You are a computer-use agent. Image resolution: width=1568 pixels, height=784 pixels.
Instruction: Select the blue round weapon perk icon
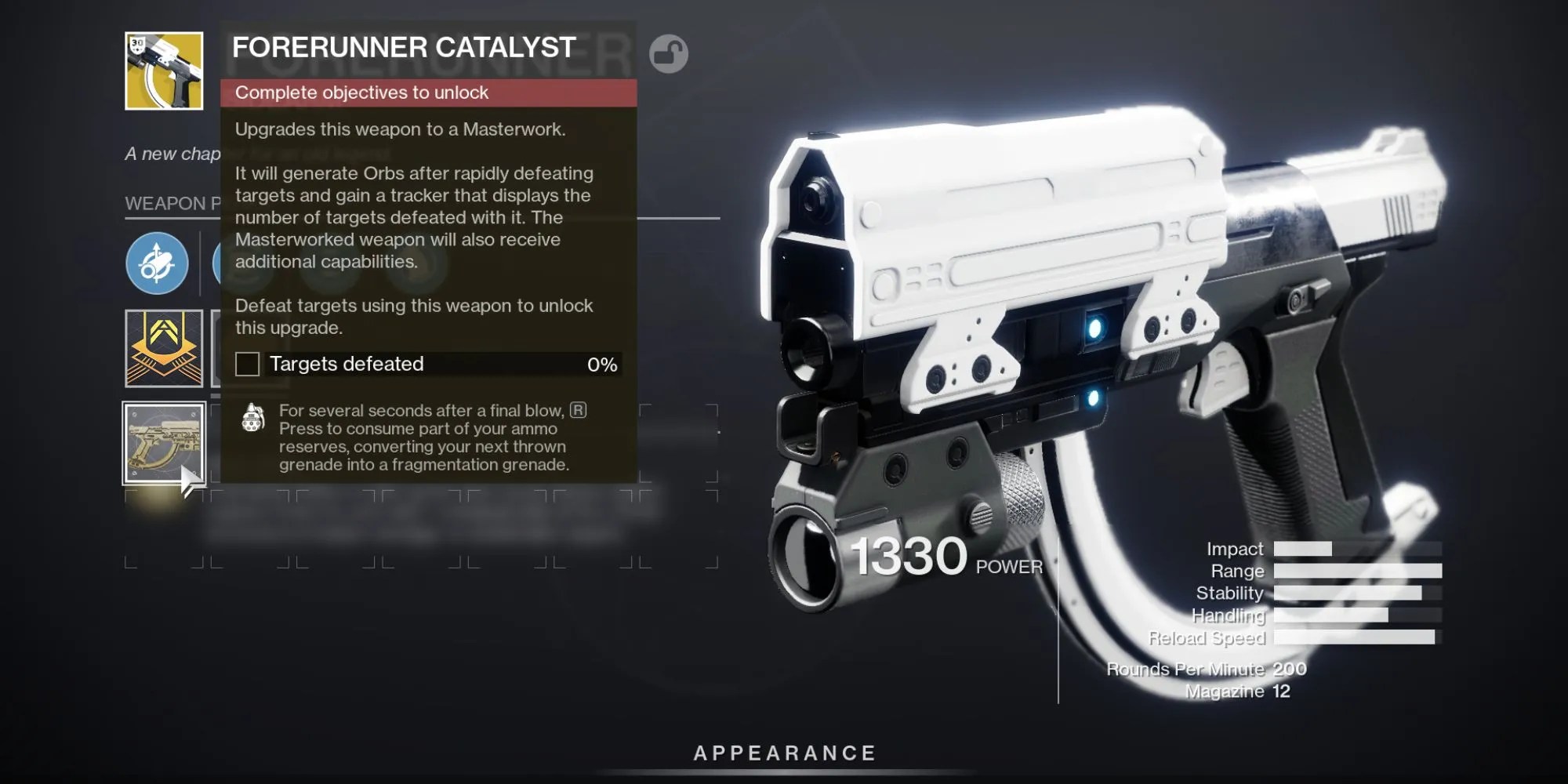157,263
